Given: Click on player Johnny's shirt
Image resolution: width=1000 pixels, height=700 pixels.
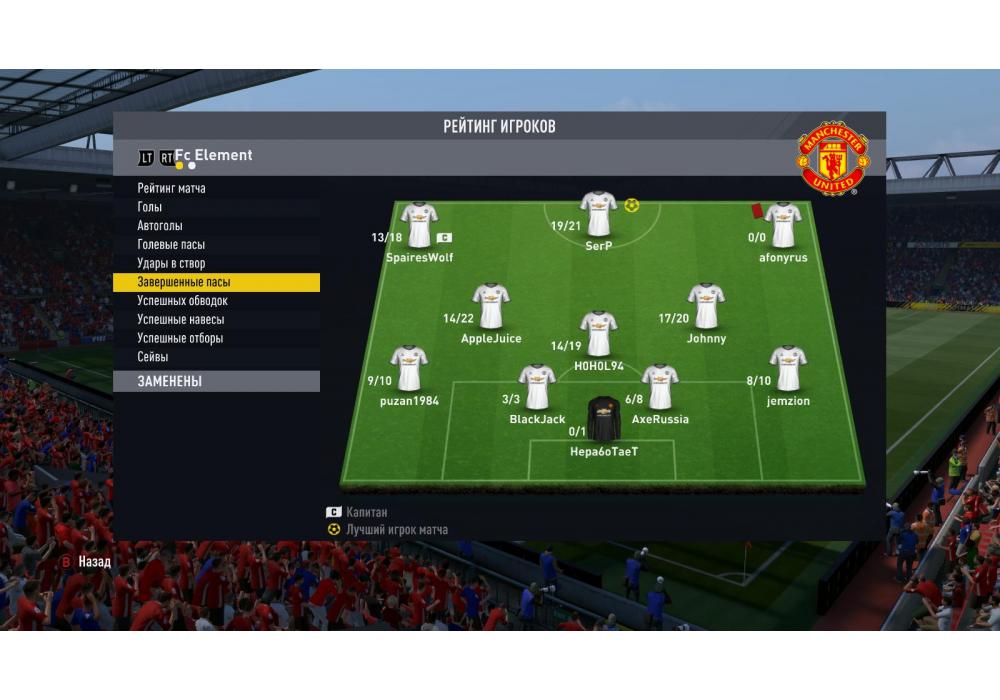Looking at the screenshot, I should coord(706,306).
